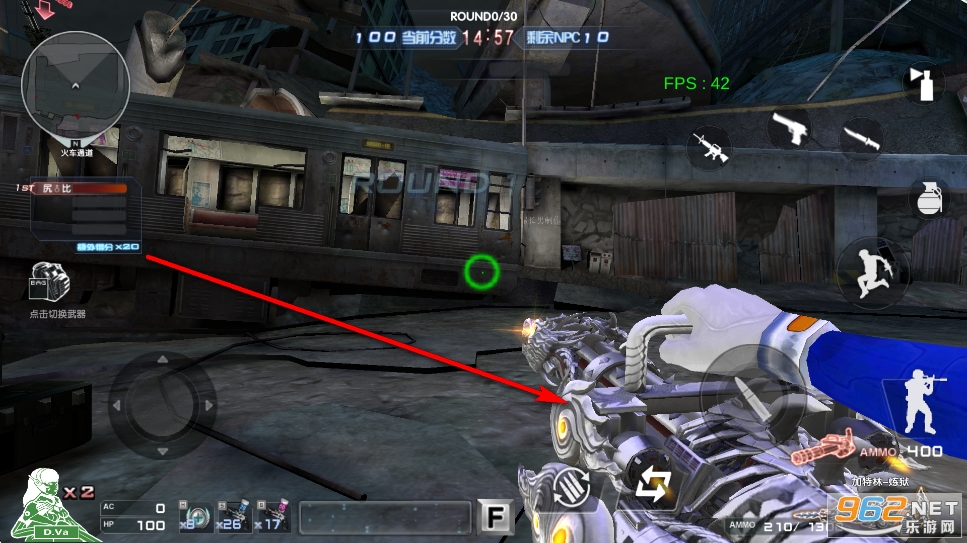Switch to the pistol
The width and height of the screenshot is (967, 543).
pyautogui.click(x=791, y=128)
